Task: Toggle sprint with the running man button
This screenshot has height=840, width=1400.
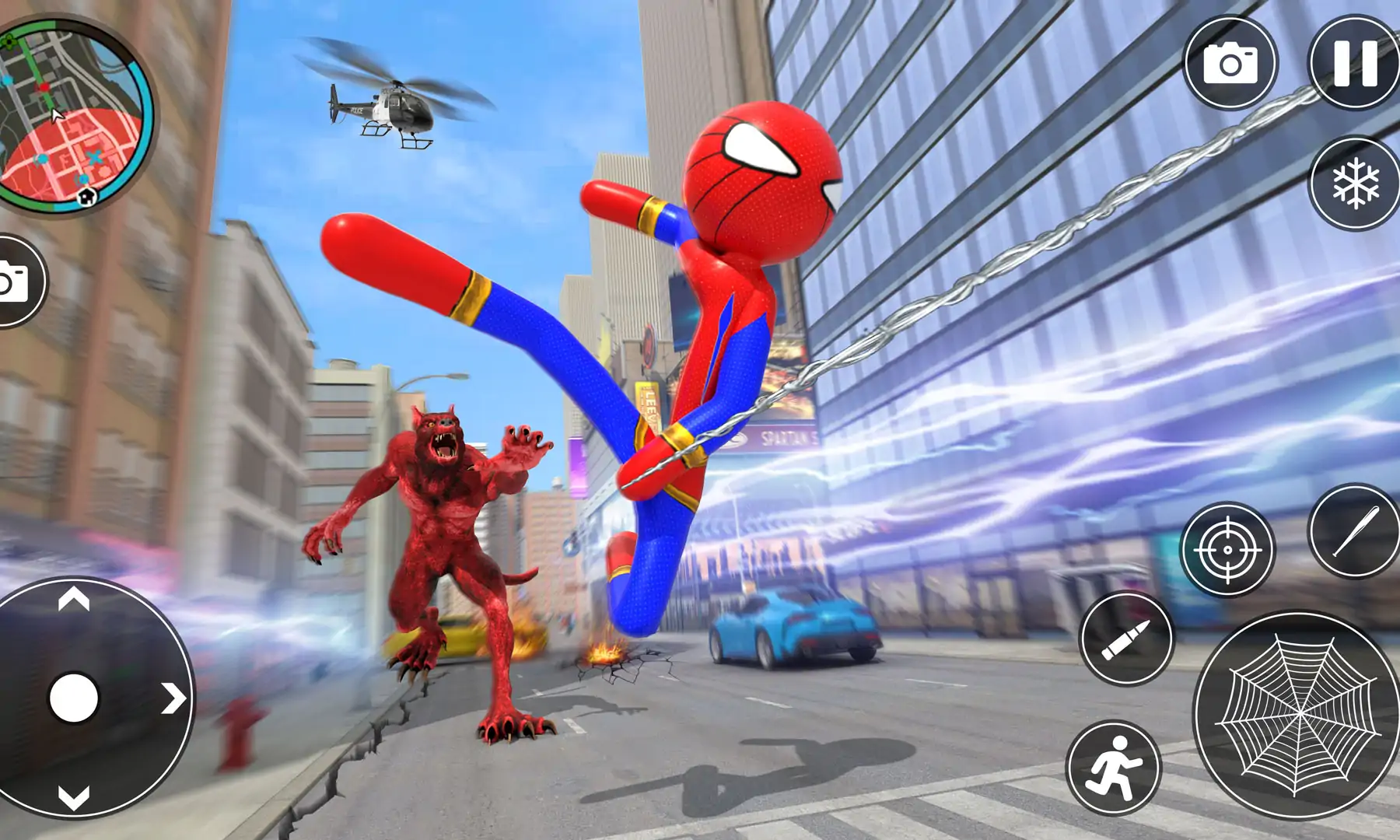Action: (x=1113, y=767)
